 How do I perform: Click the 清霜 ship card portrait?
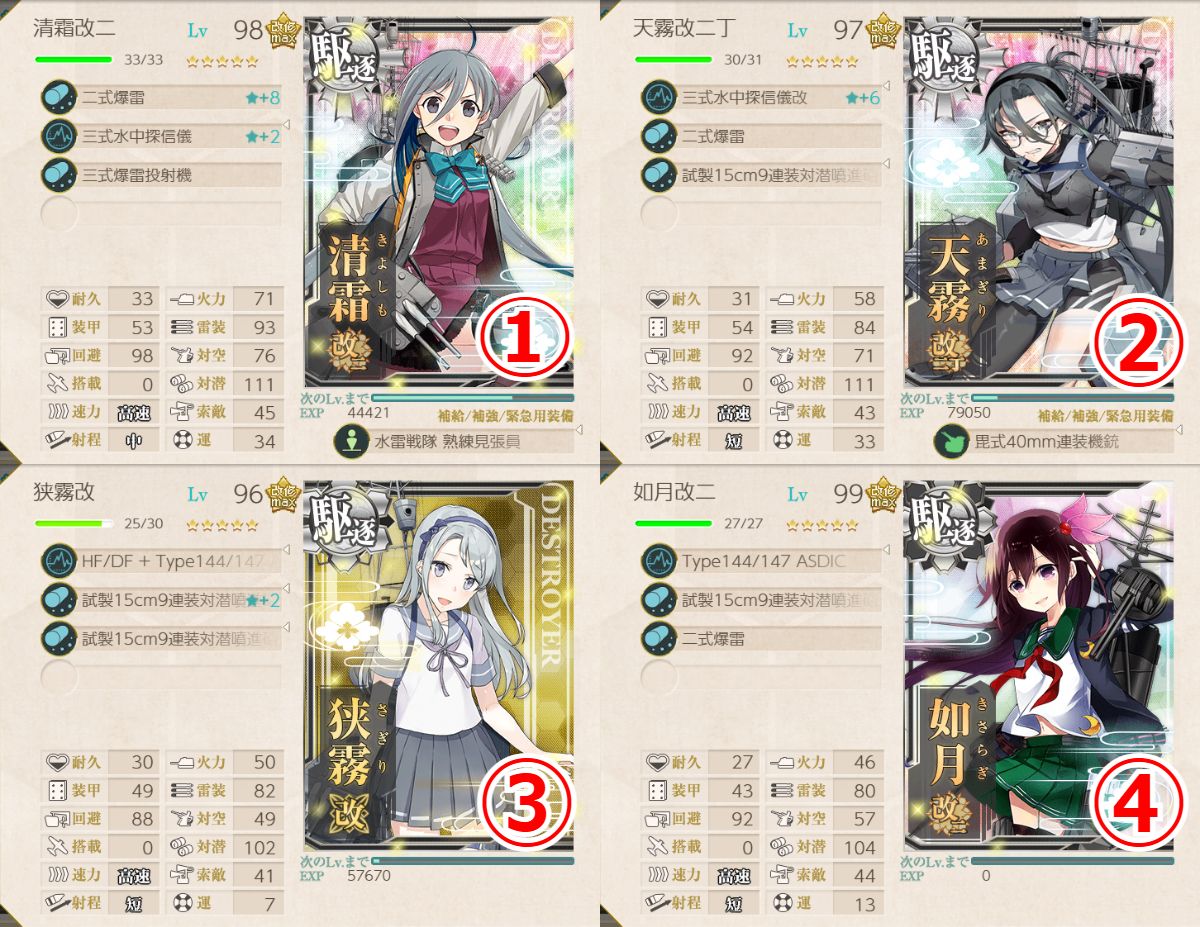(x=438, y=200)
